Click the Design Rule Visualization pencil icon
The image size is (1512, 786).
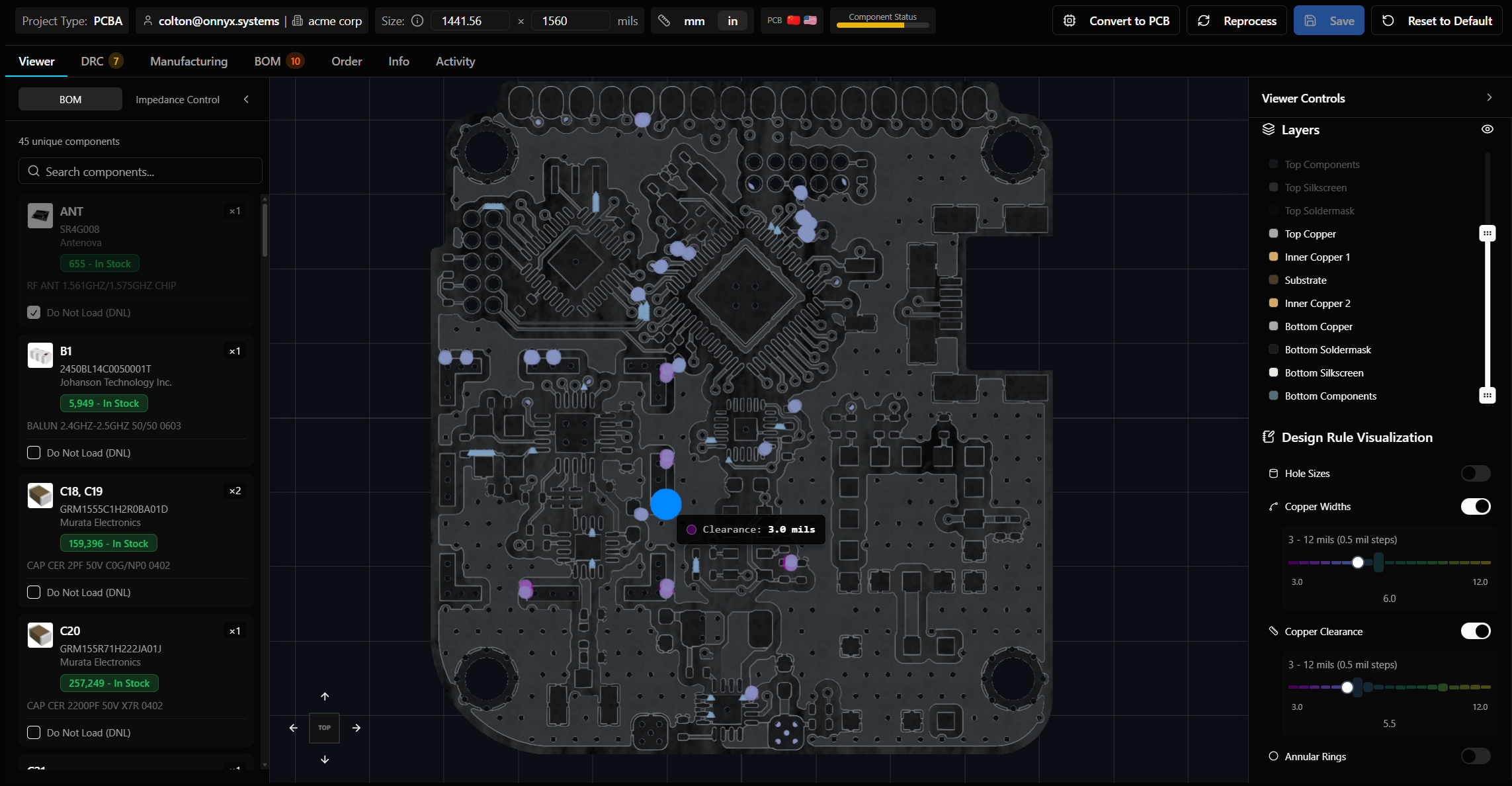click(x=1269, y=437)
